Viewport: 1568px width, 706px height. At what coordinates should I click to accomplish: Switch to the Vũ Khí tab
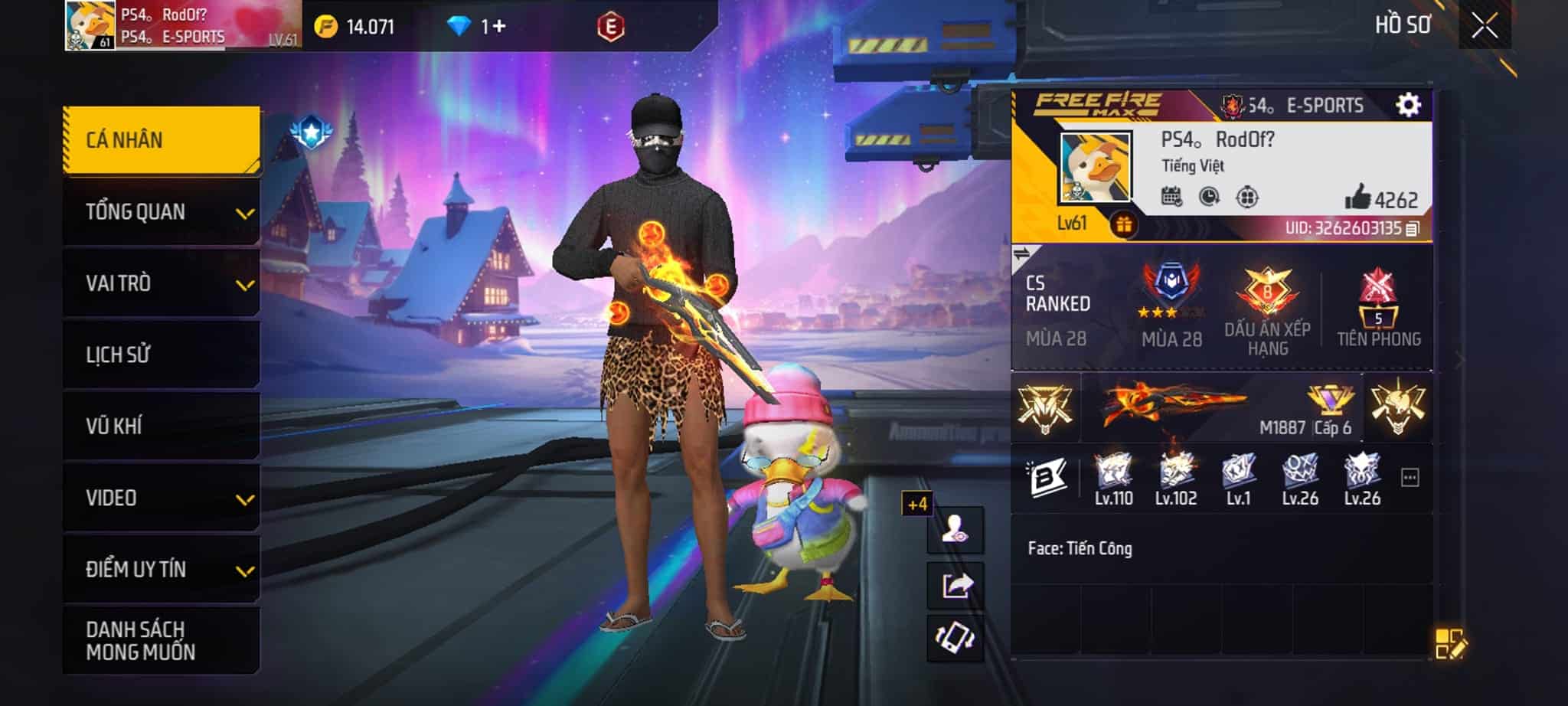click(162, 426)
